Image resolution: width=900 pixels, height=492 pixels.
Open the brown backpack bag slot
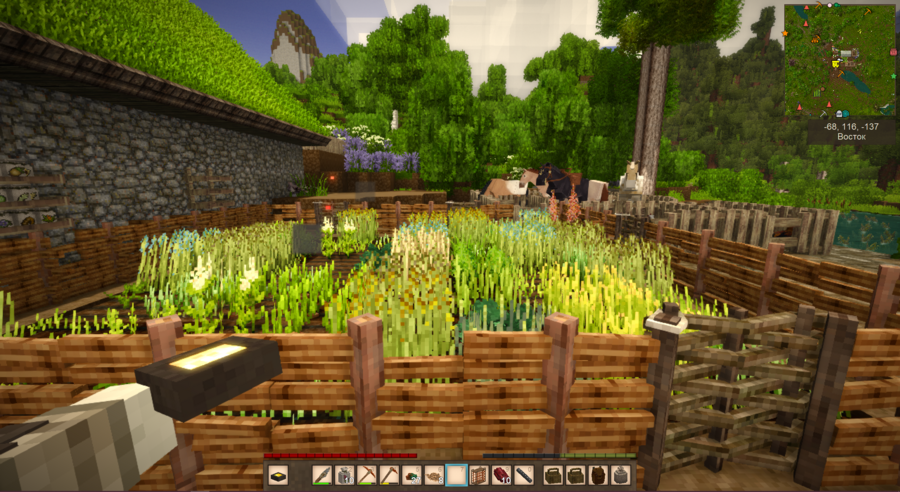(x=597, y=475)
